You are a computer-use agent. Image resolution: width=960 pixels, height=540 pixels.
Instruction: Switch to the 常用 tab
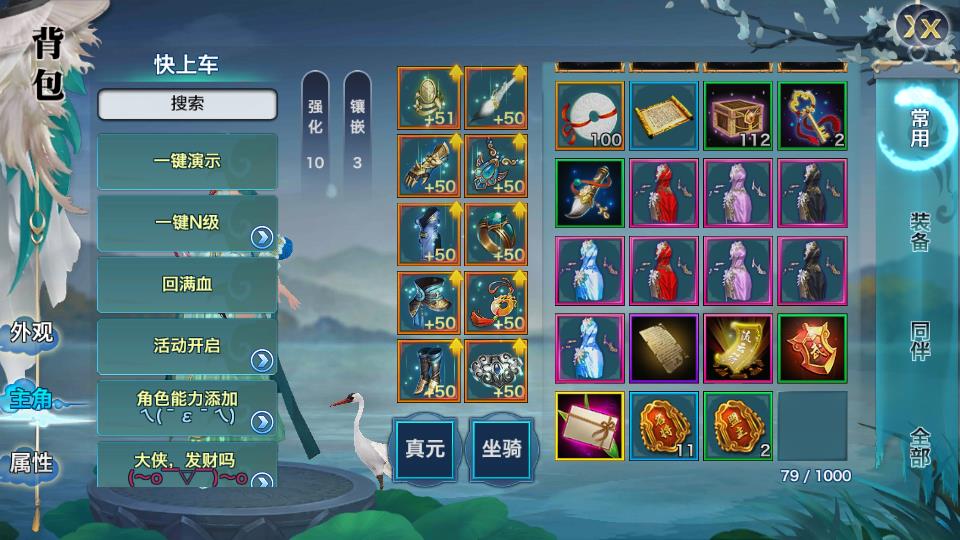pyautogui.click(x=919, y=129)
